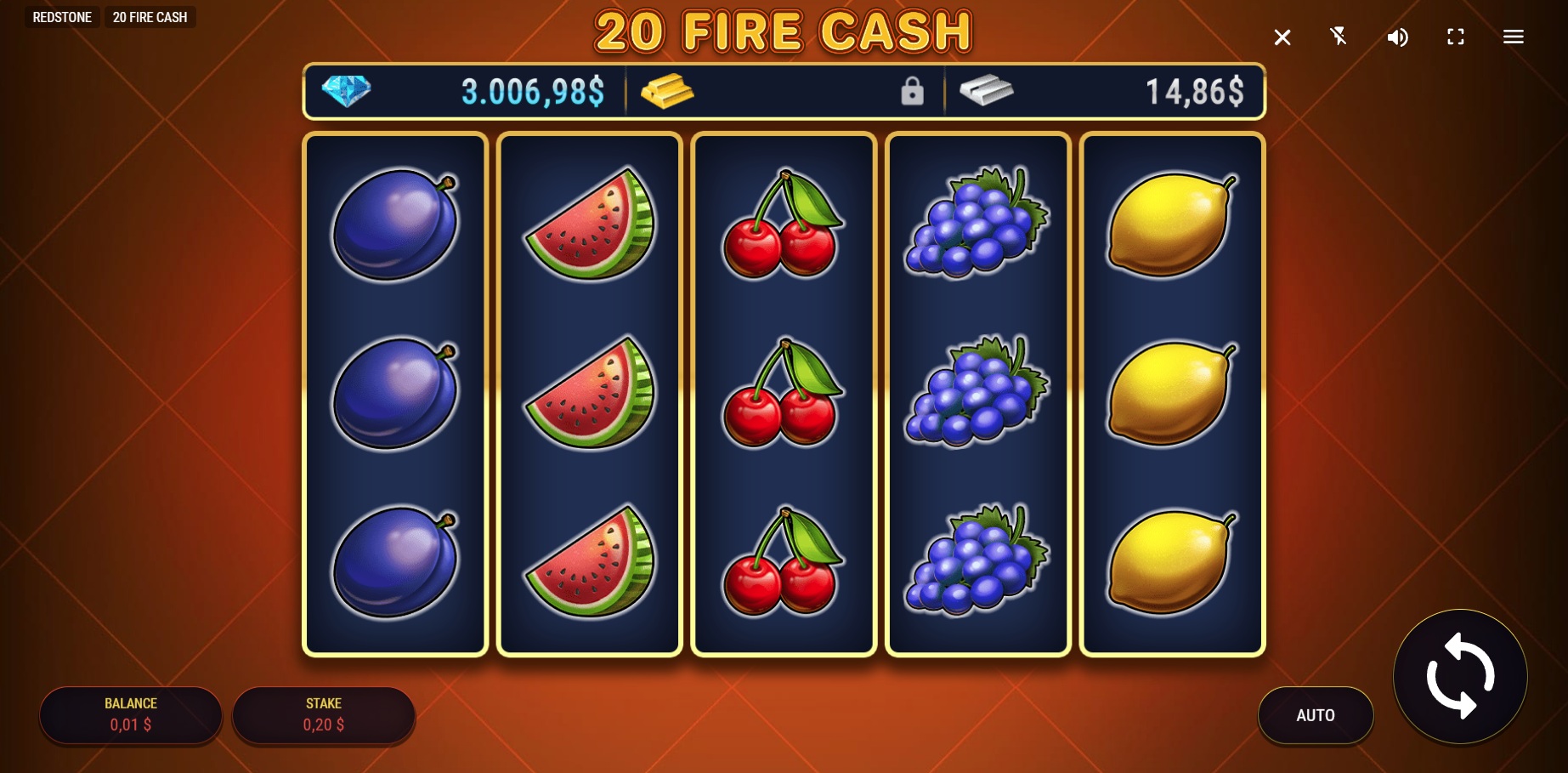
Task: Enter fullscreen mode
Action: coord(1455,37)
